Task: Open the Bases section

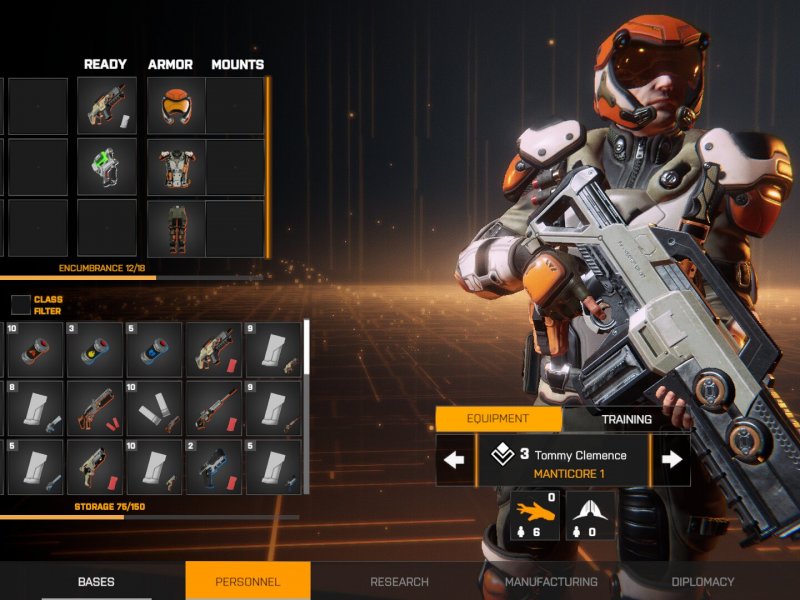Action: 96,581
